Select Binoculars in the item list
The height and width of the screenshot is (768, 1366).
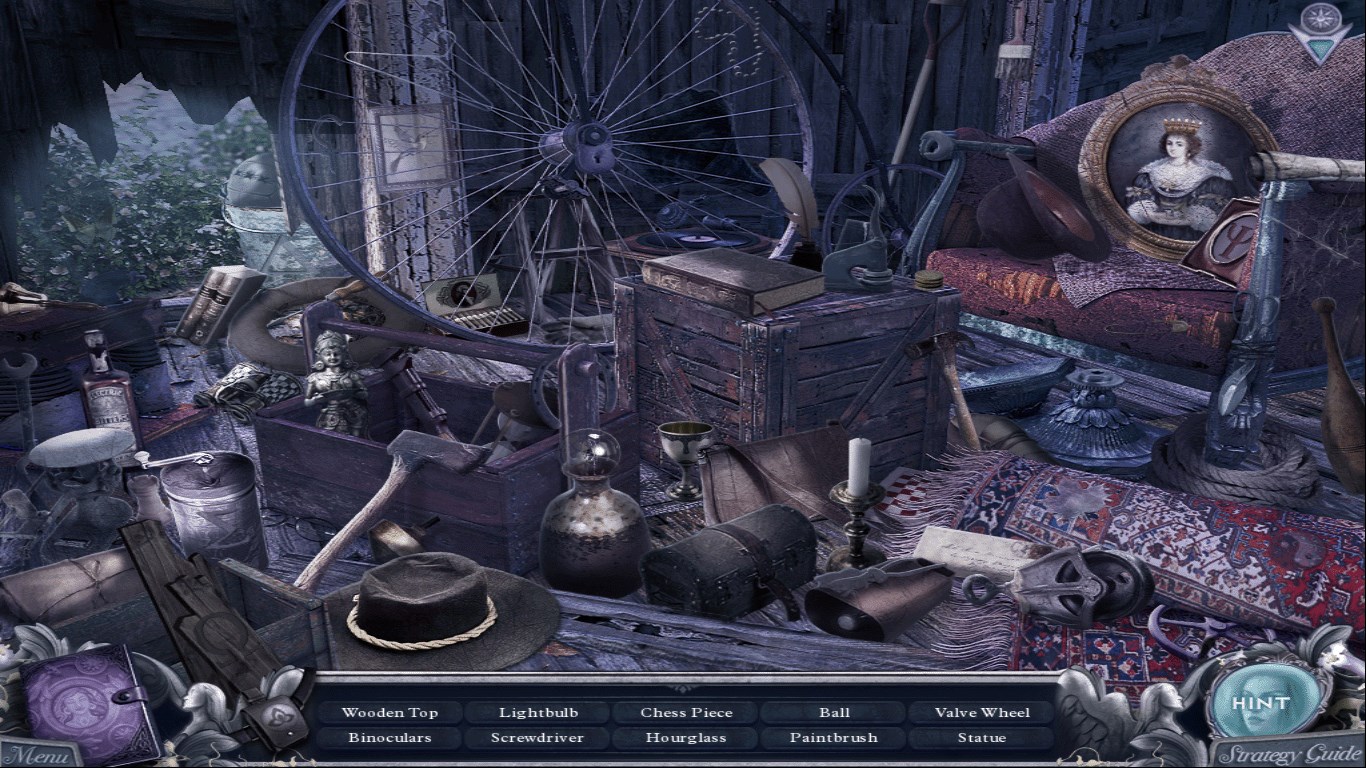(x=389, y=738)
